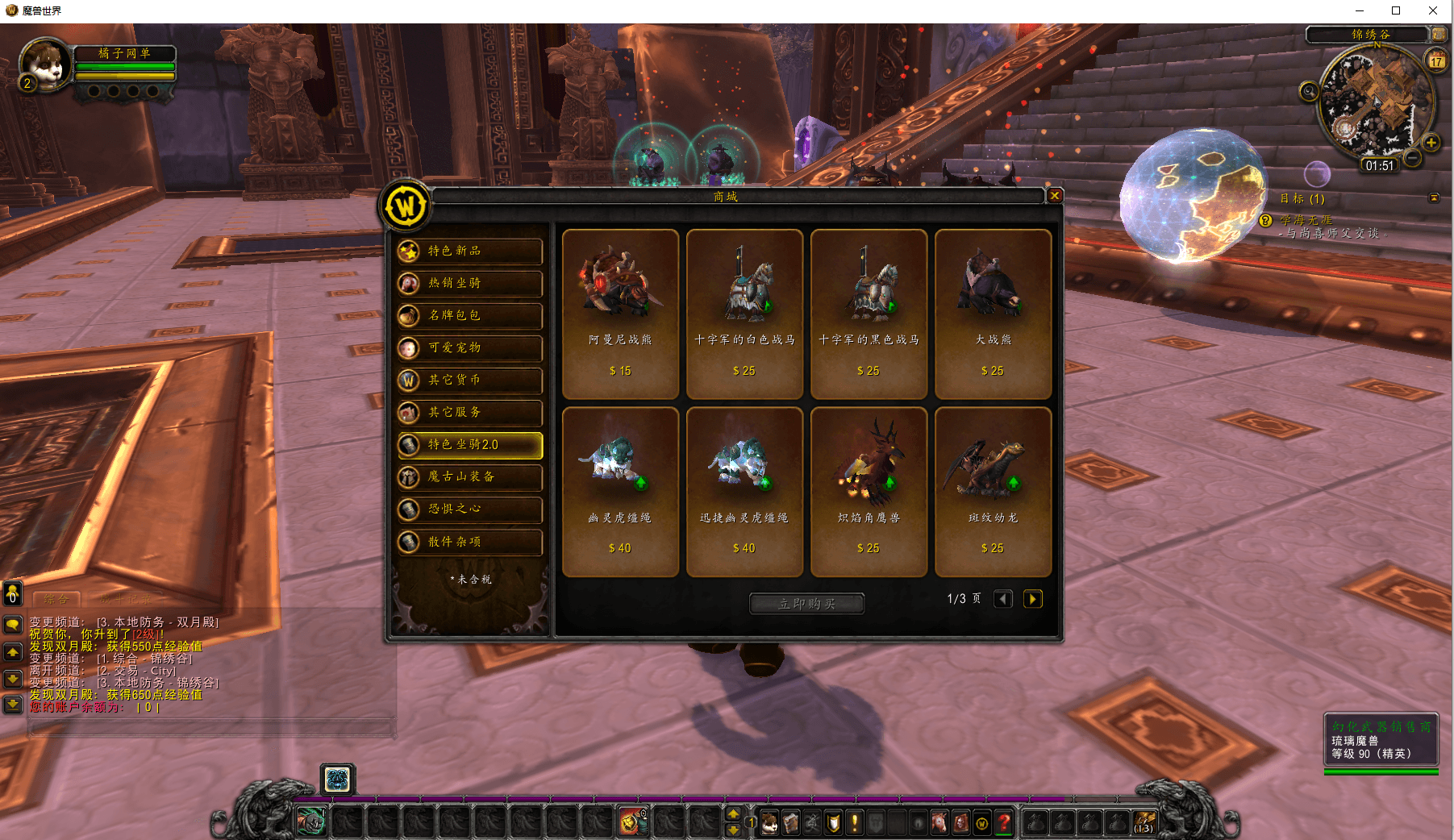Maximize the game window
The width and height of the screenshot is (1454, 840).
point(1396,10)
